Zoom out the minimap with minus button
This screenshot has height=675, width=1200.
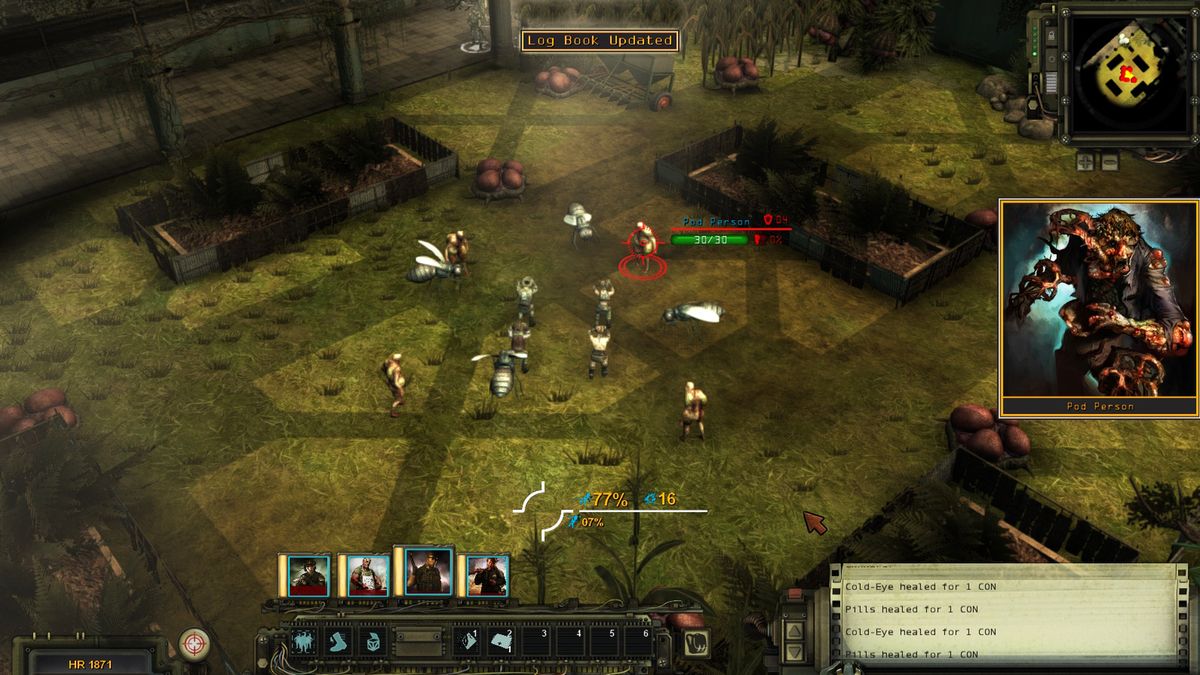[x=1110, y=160]
